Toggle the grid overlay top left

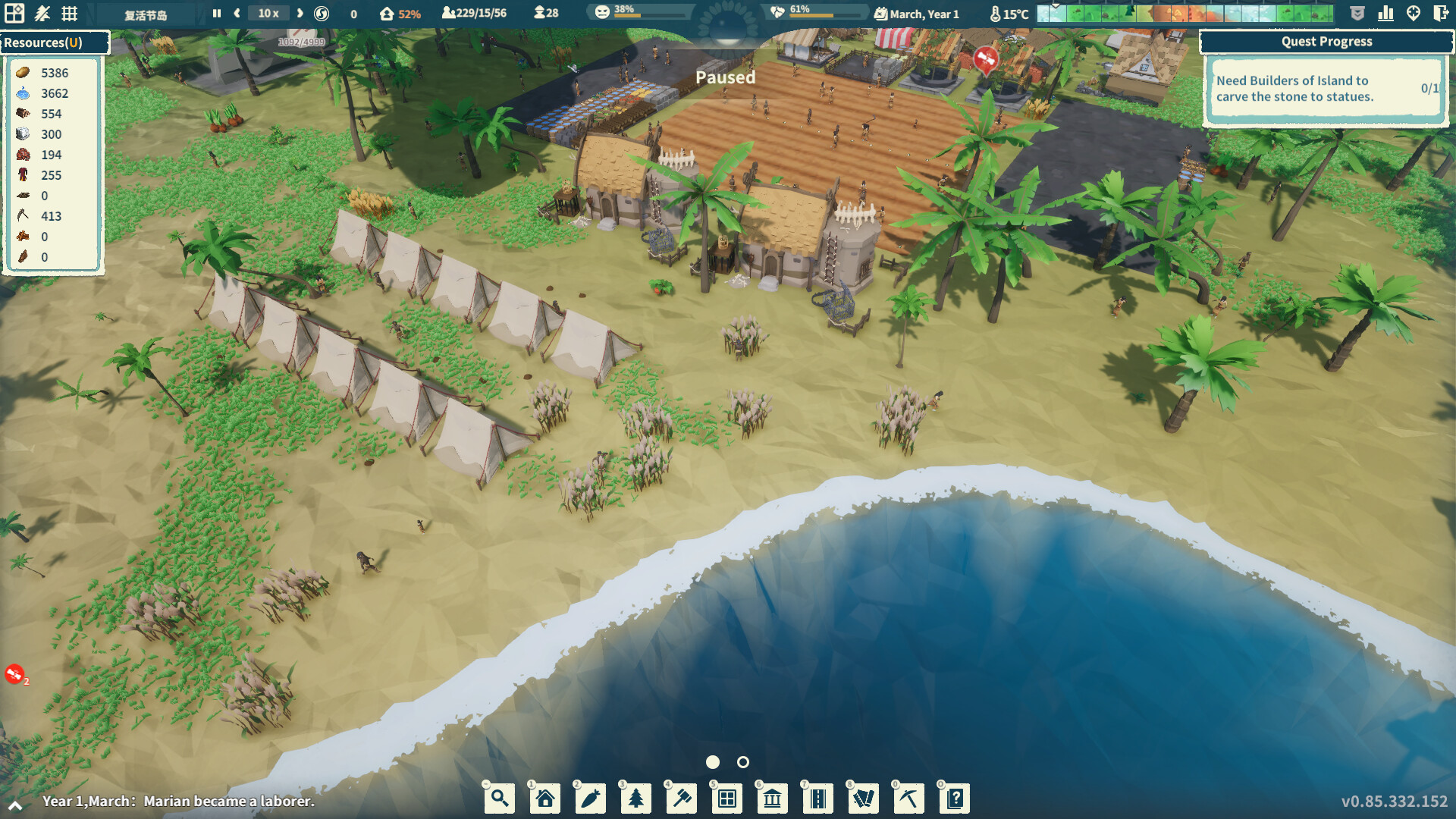tap(69, 13)
